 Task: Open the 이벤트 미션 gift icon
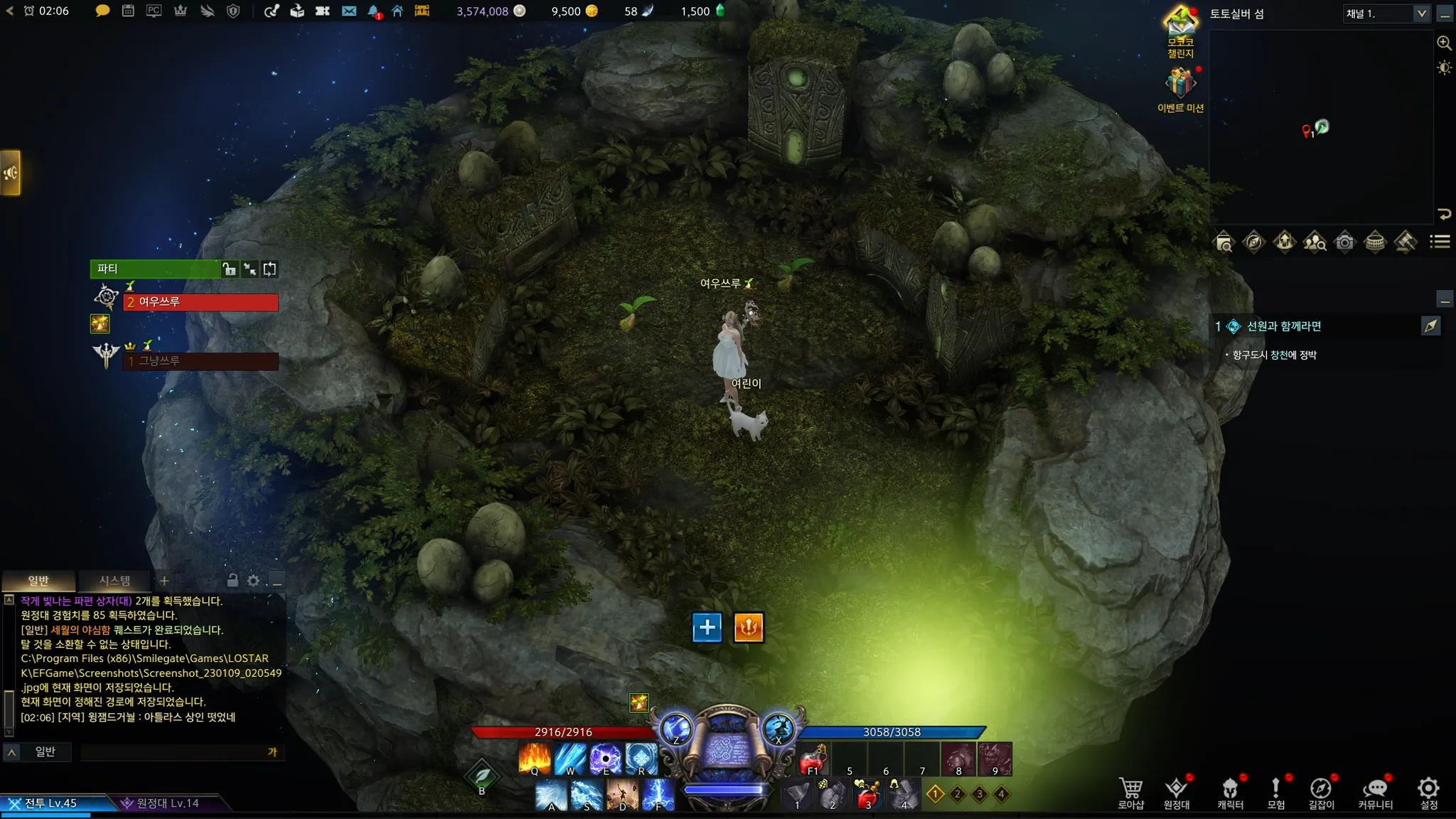tap(1180, 85)
